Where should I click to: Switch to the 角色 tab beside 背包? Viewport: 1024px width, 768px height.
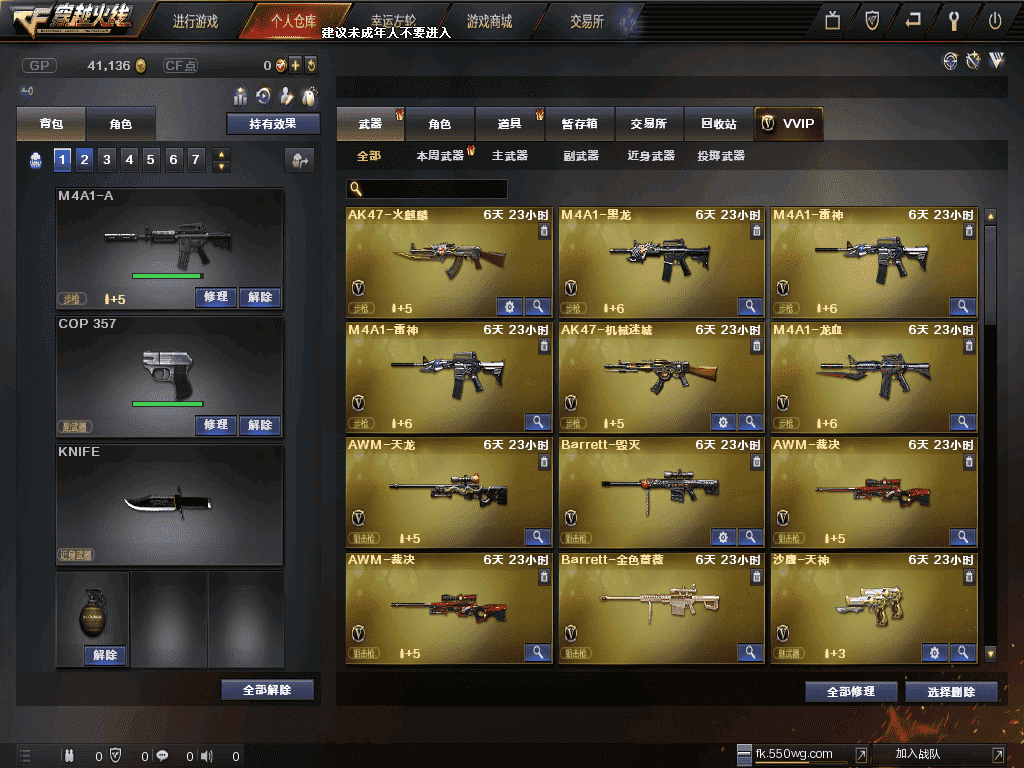[x=121, y=124]
